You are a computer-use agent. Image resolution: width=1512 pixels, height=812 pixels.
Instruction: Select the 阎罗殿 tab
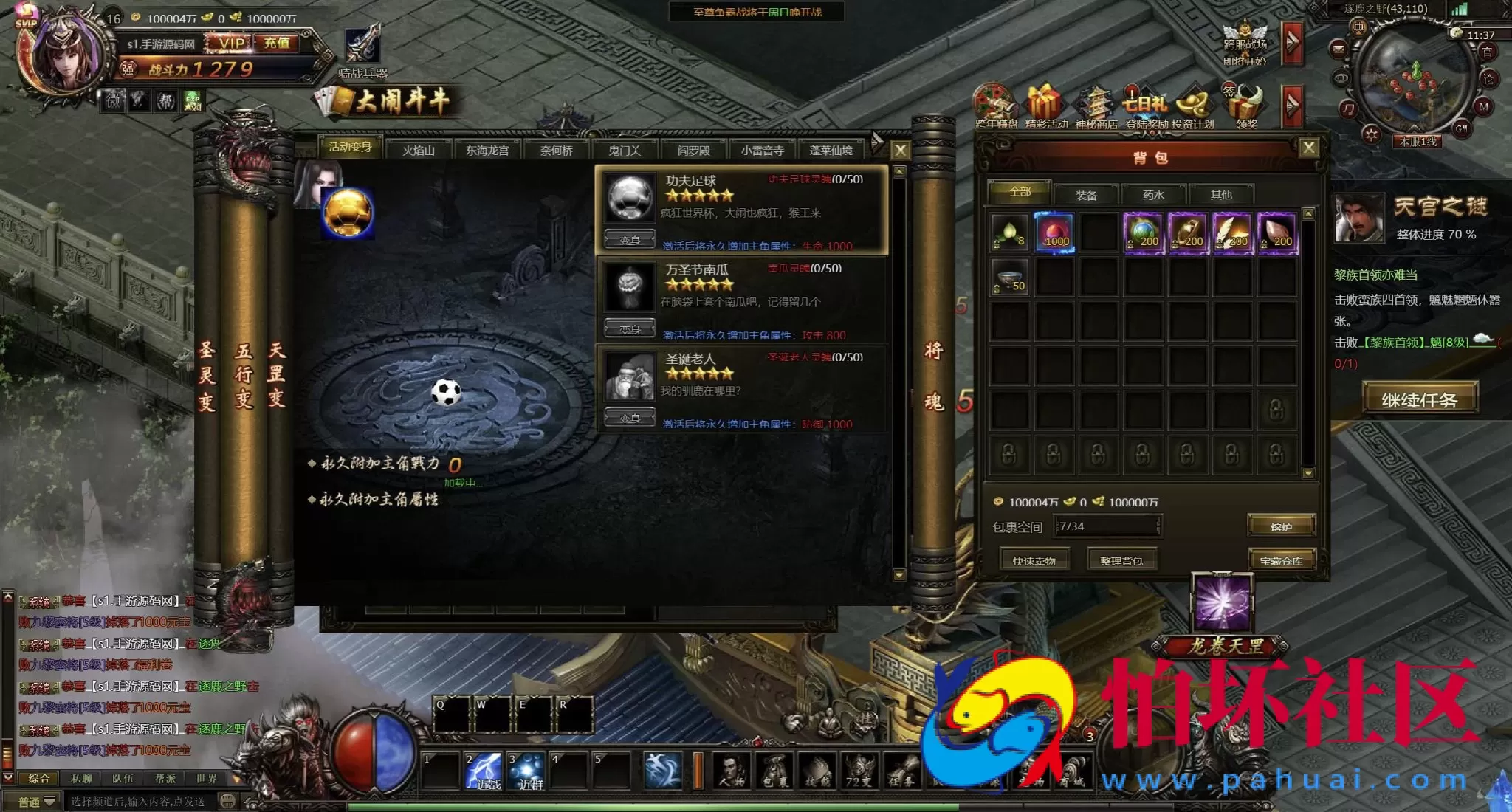(x=693, y=151)
